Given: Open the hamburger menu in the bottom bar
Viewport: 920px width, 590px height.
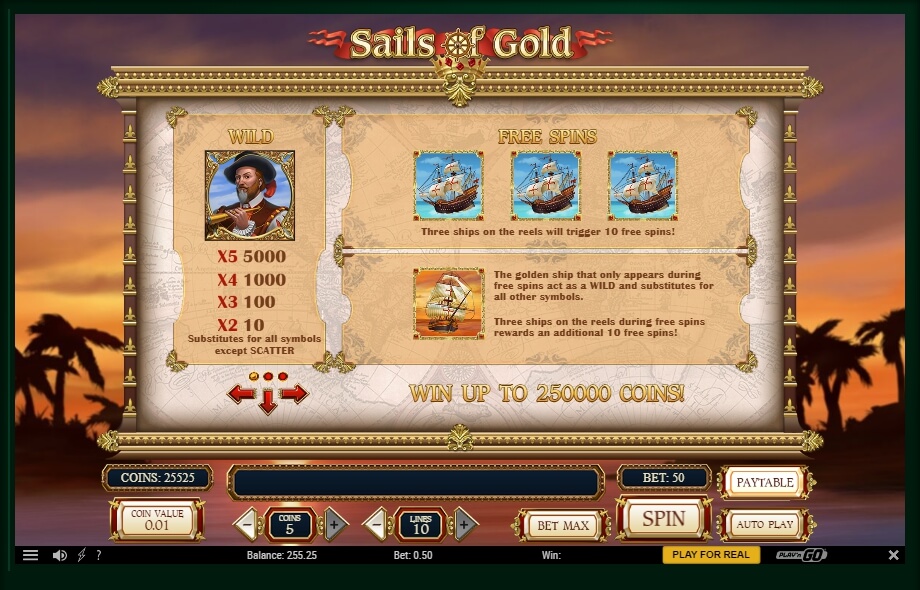Looking at the screenshot, I should coord(31,555).
